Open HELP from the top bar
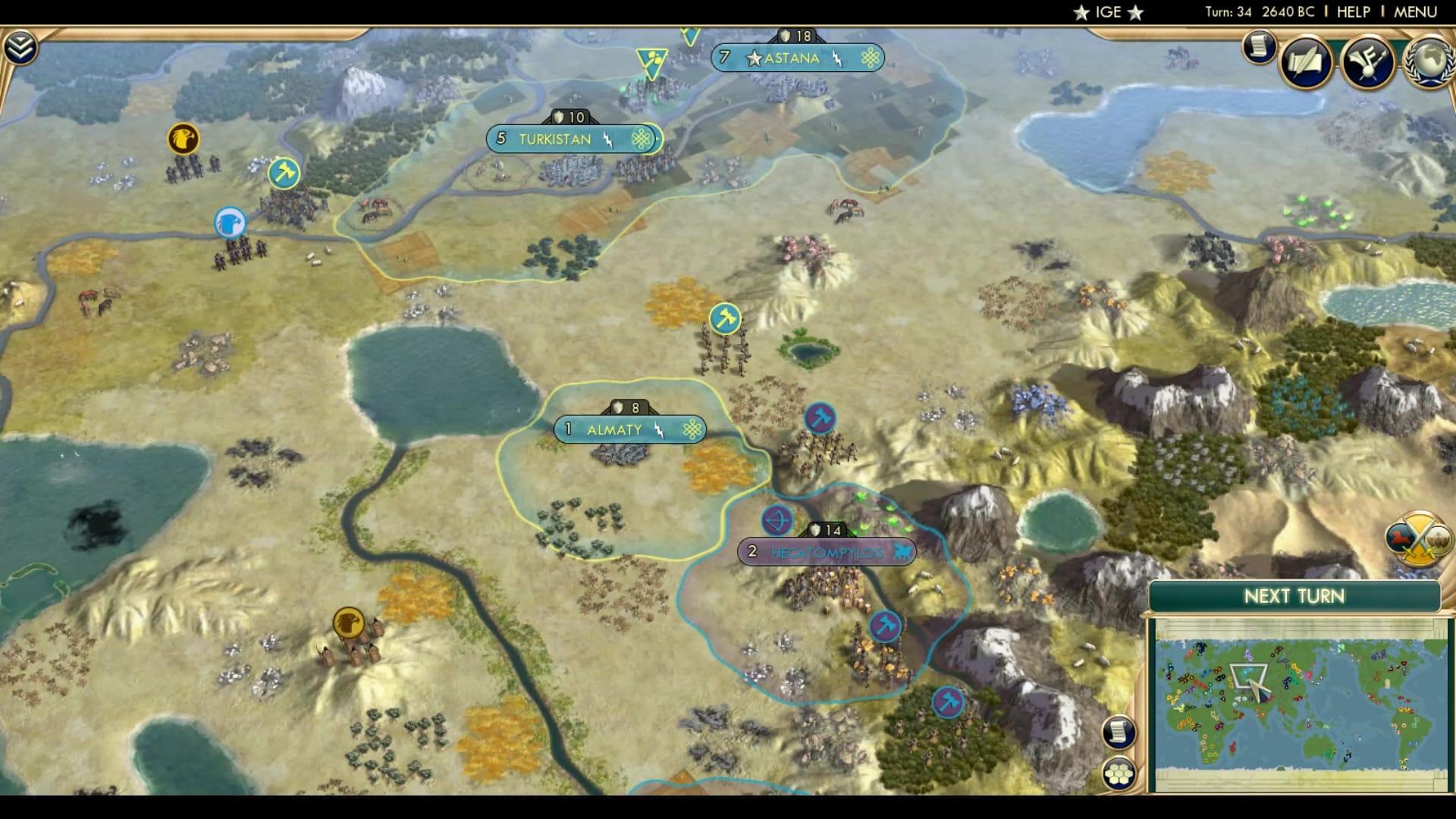 tap(1353, 12)
